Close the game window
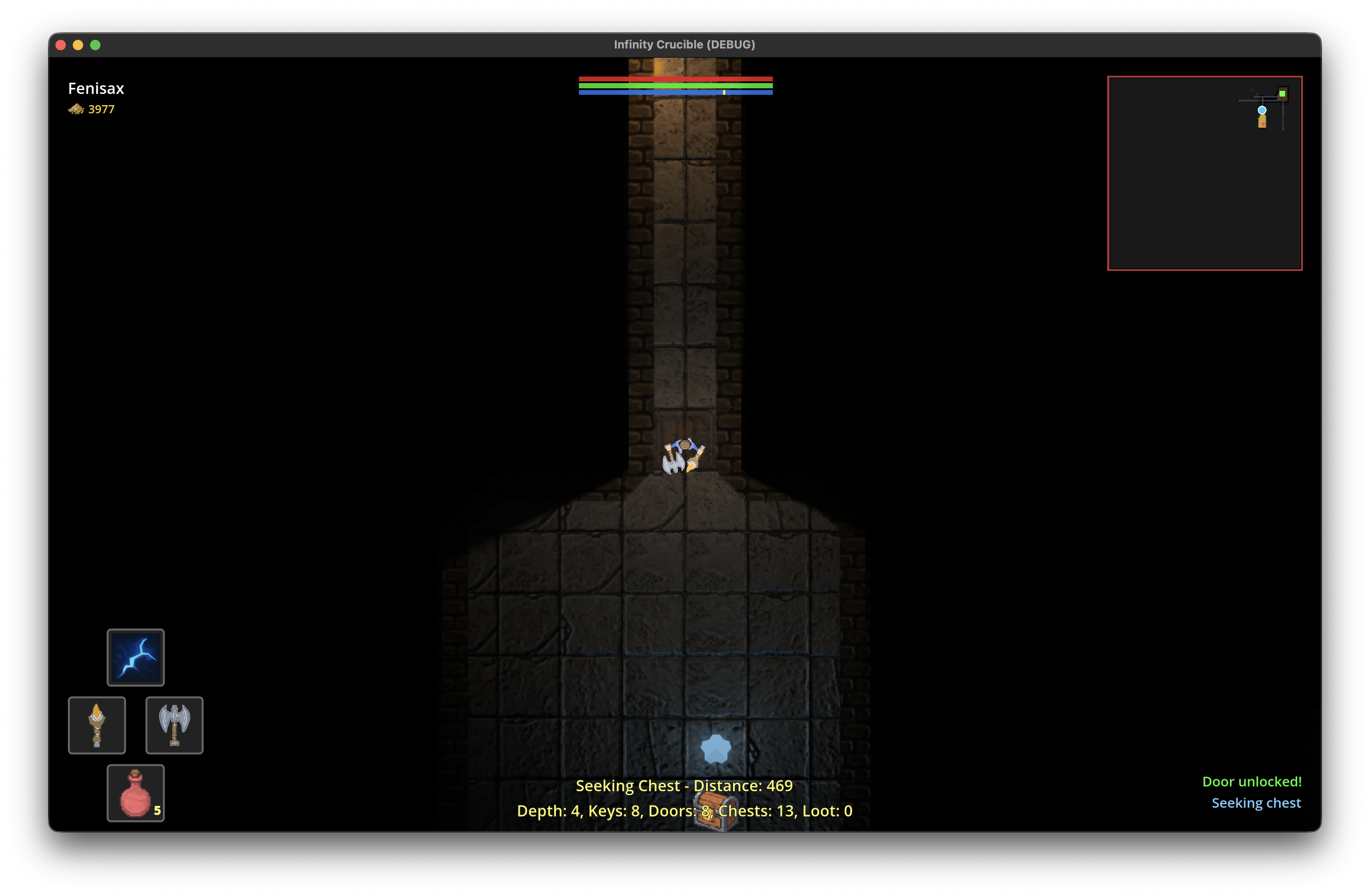The height and width of the screenshot is (896, 1370). [x=61, y=45]
